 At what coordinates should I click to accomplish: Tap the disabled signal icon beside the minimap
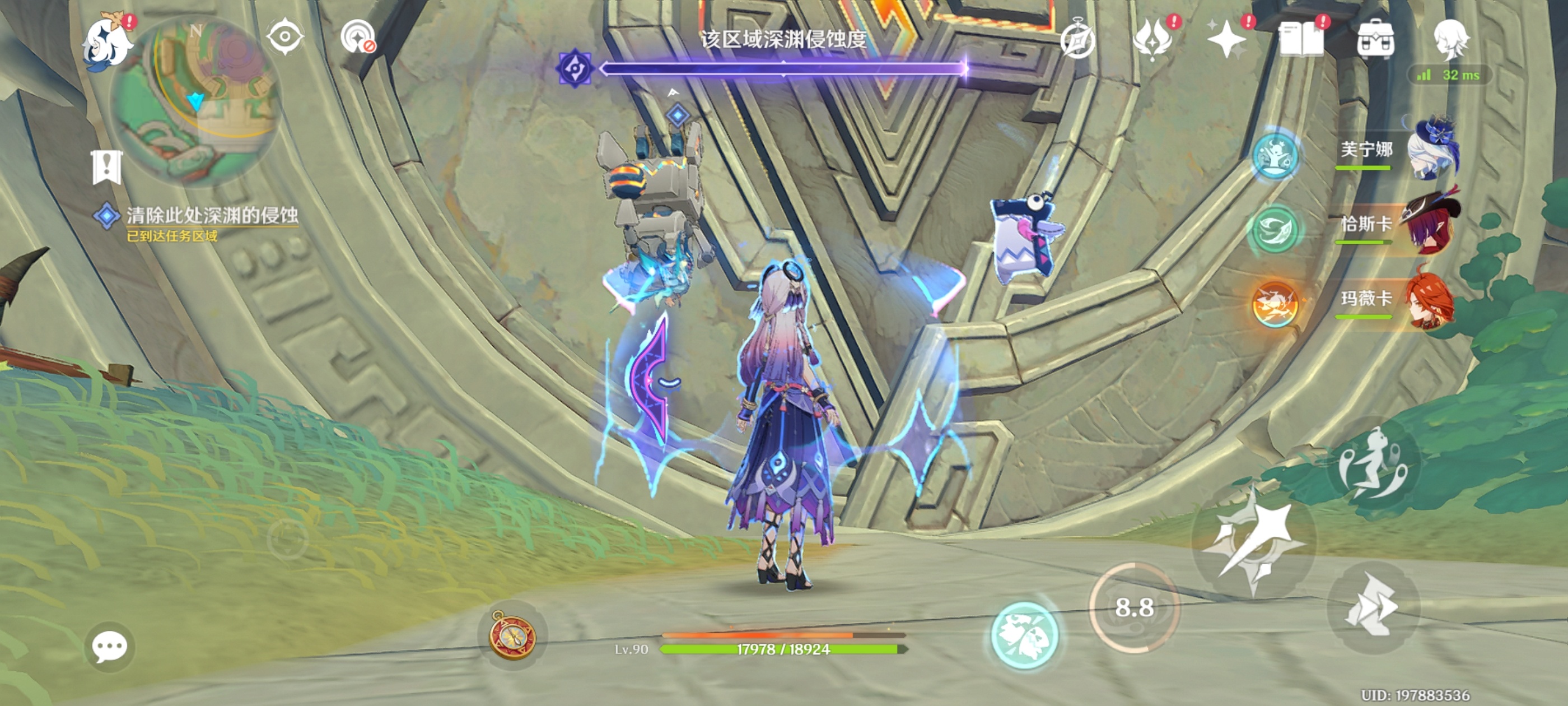[x=358, y=38]
